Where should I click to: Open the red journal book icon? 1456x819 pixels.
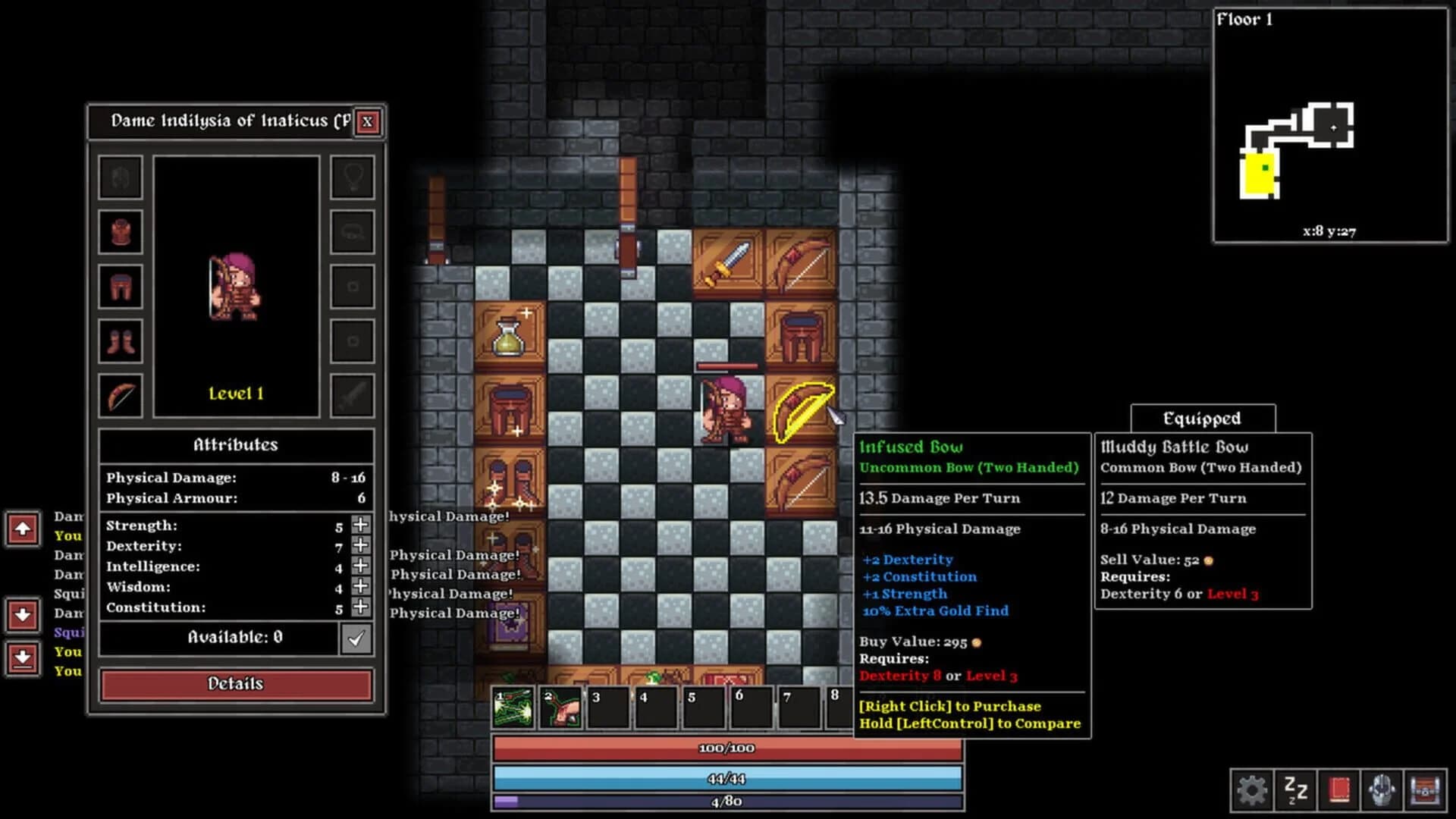point(1339,790)
